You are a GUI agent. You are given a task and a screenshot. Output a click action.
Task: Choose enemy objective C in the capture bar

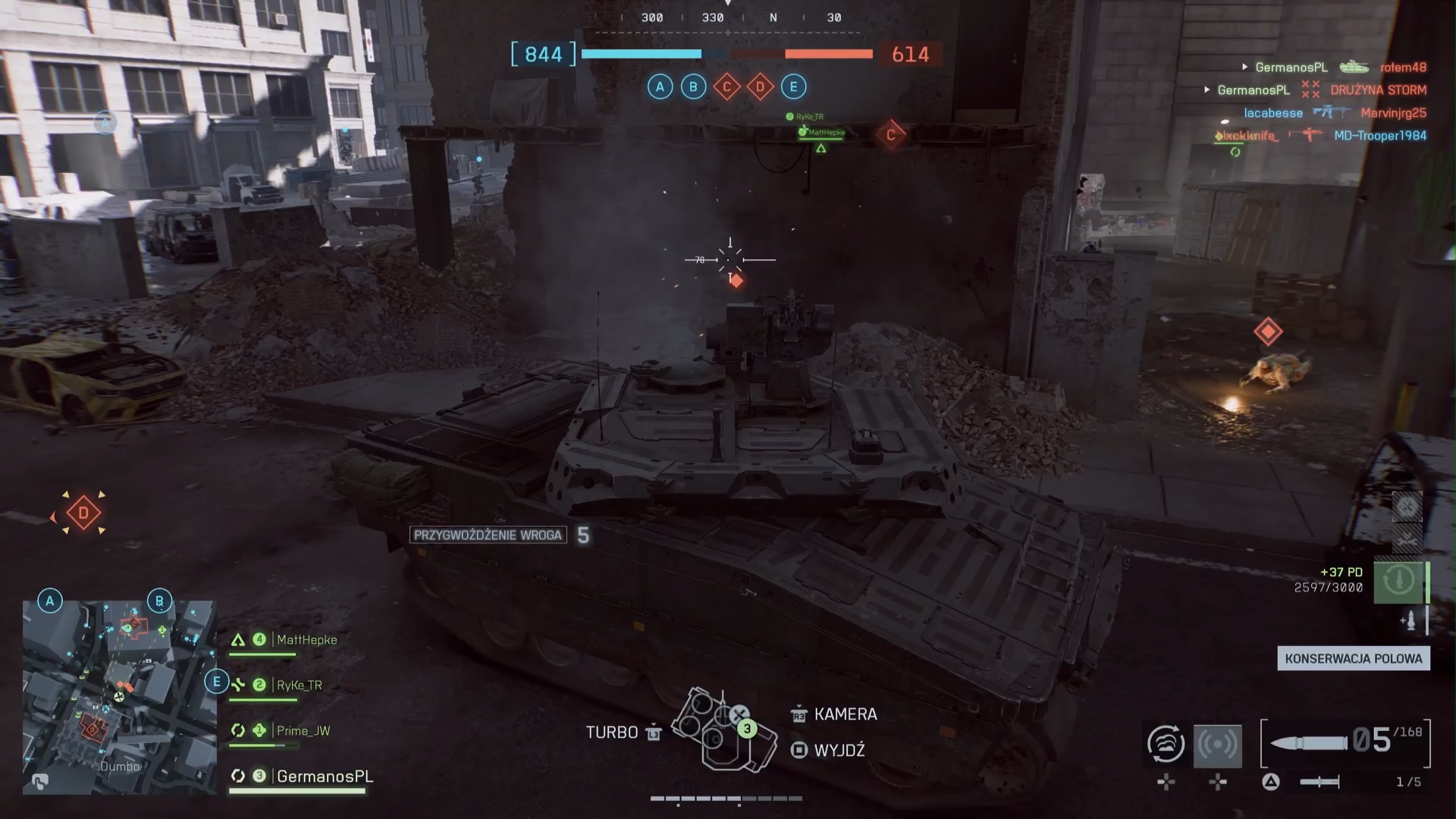pyautogui.click(x=726, y=87)
